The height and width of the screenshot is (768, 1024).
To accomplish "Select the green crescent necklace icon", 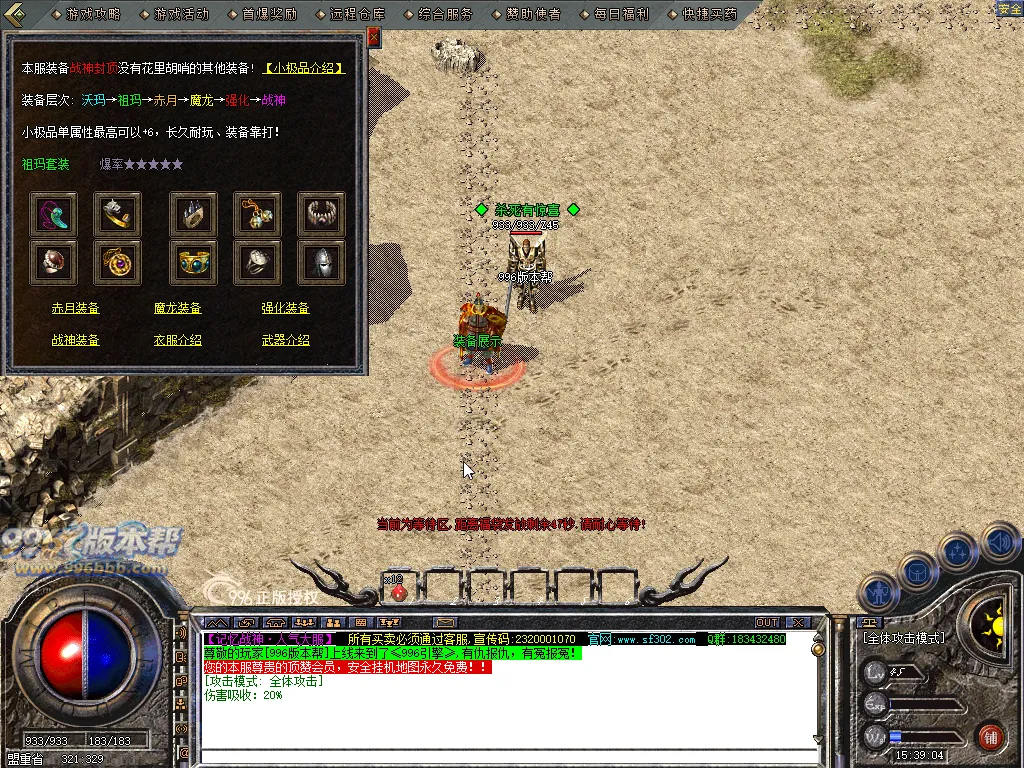I will [x=54, y=214].
